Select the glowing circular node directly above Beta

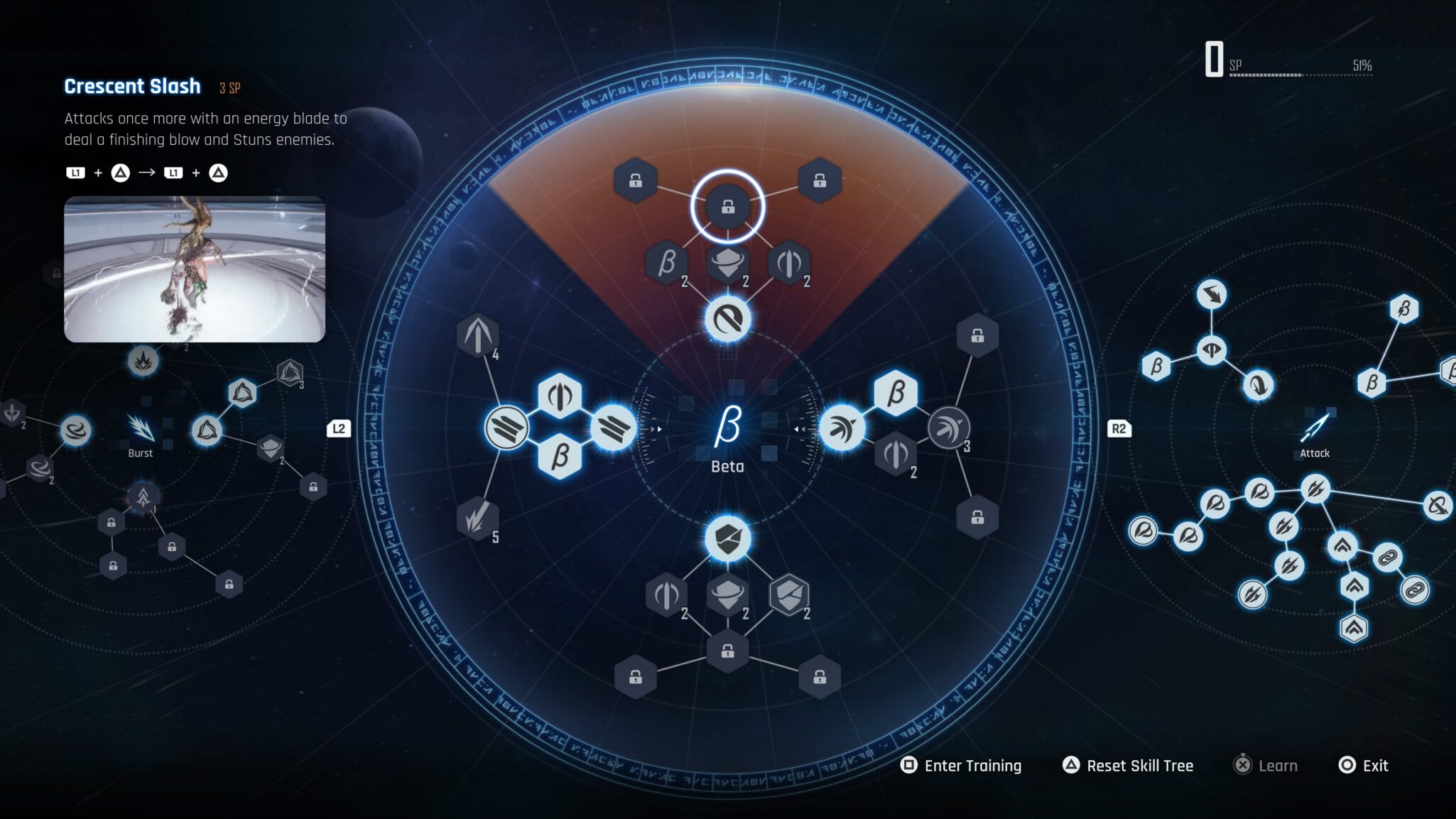pos(727,320)
